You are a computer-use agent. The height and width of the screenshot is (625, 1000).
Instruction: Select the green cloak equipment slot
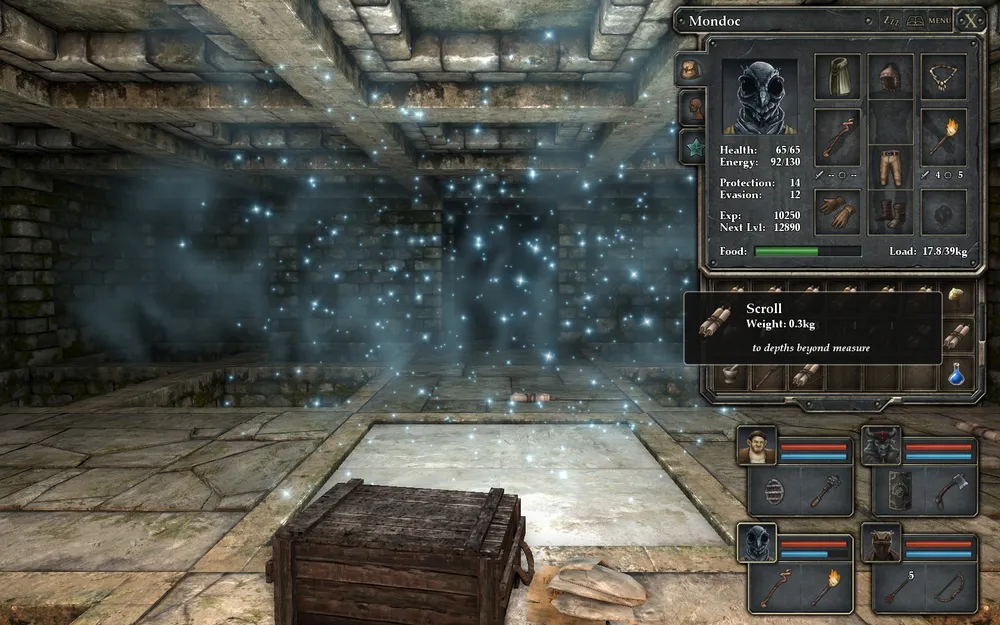tap(838, 77)
